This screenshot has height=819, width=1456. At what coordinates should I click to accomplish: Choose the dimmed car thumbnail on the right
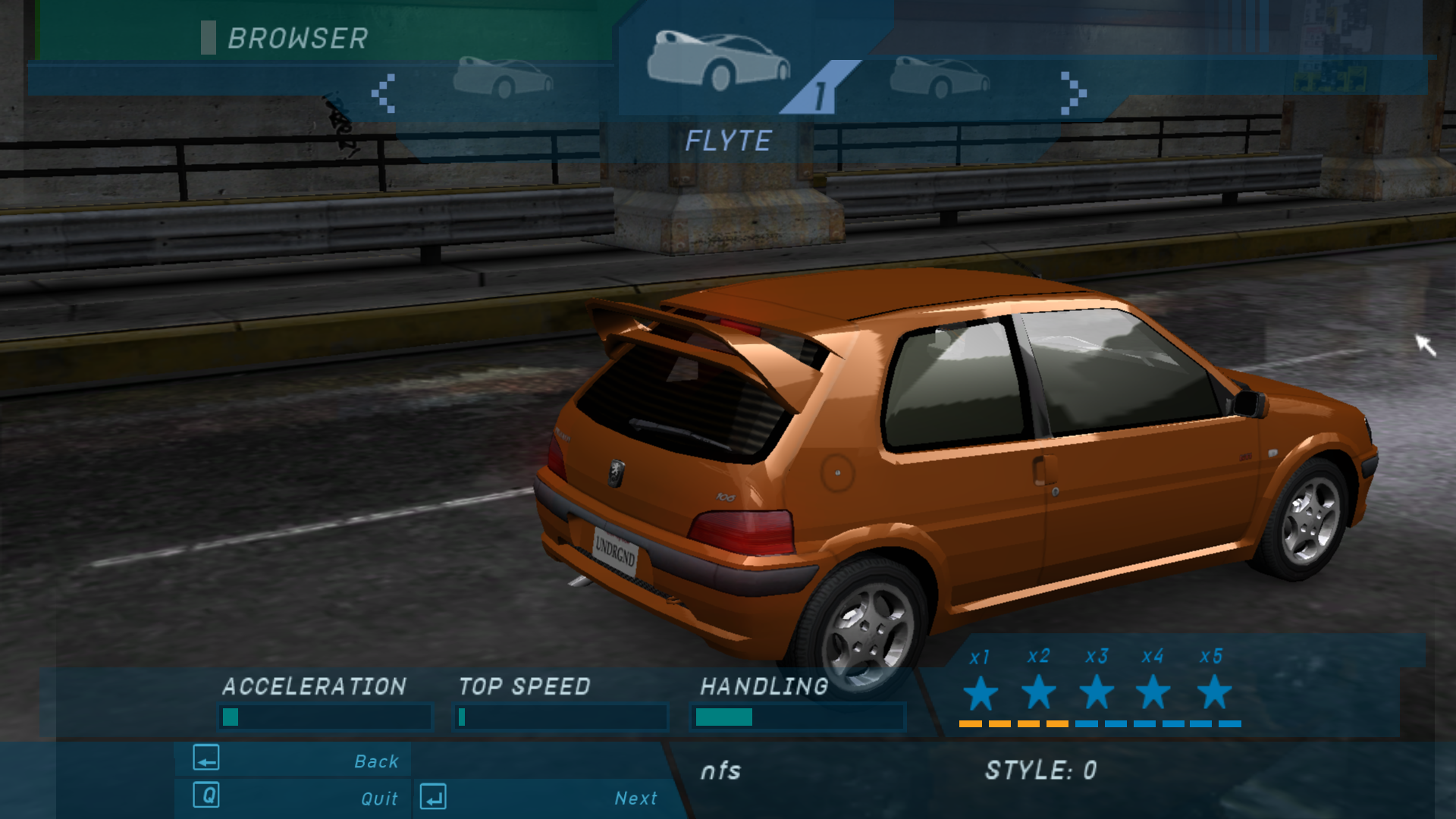click(940, 77)
